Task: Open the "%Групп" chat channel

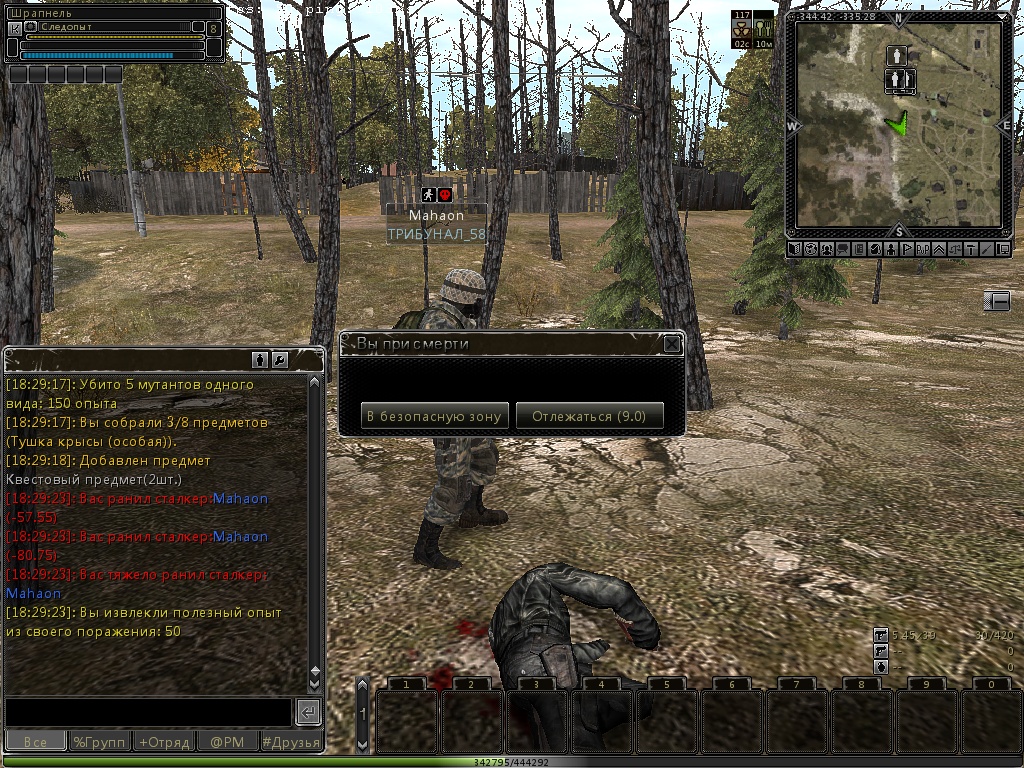Action: (x=99, y=742)
